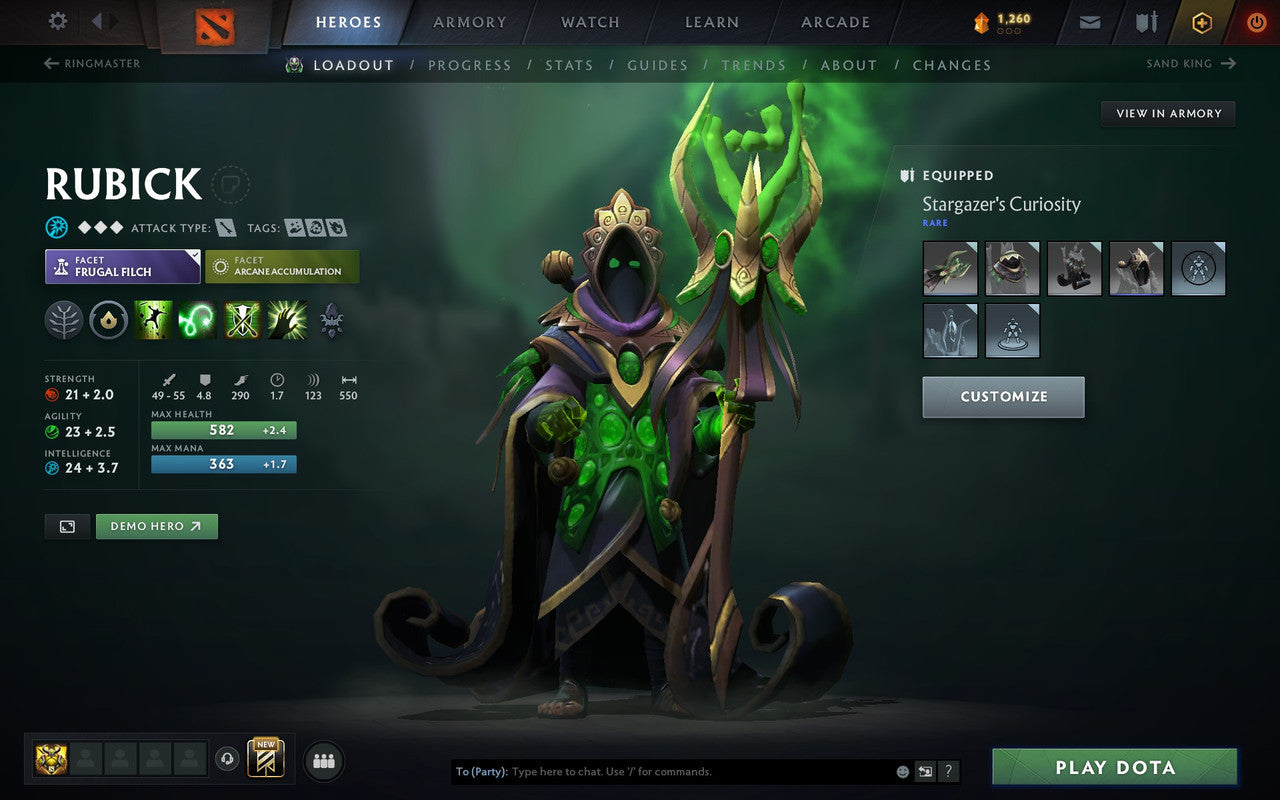Switch to the STATS tab

tap(568, 65)
